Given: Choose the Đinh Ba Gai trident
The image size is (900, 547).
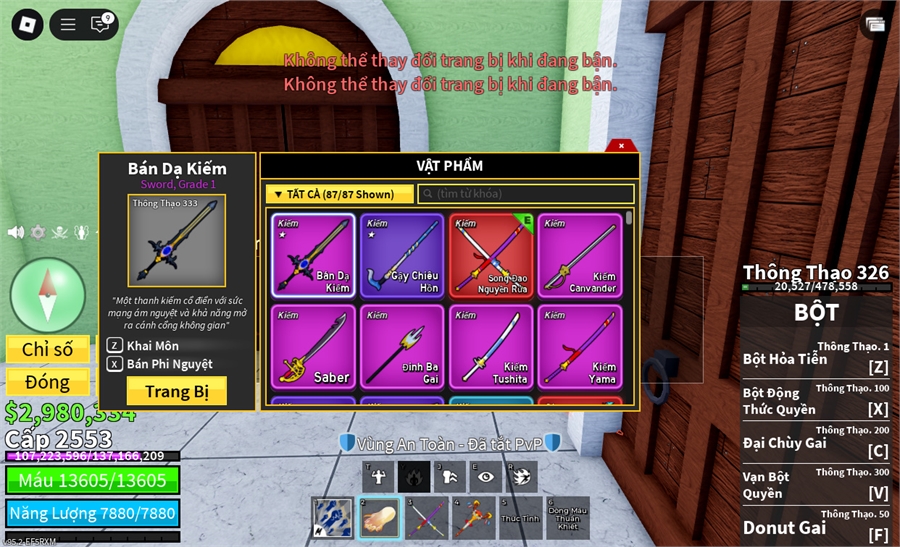Looking at the screenshot, I should (402, 346).
